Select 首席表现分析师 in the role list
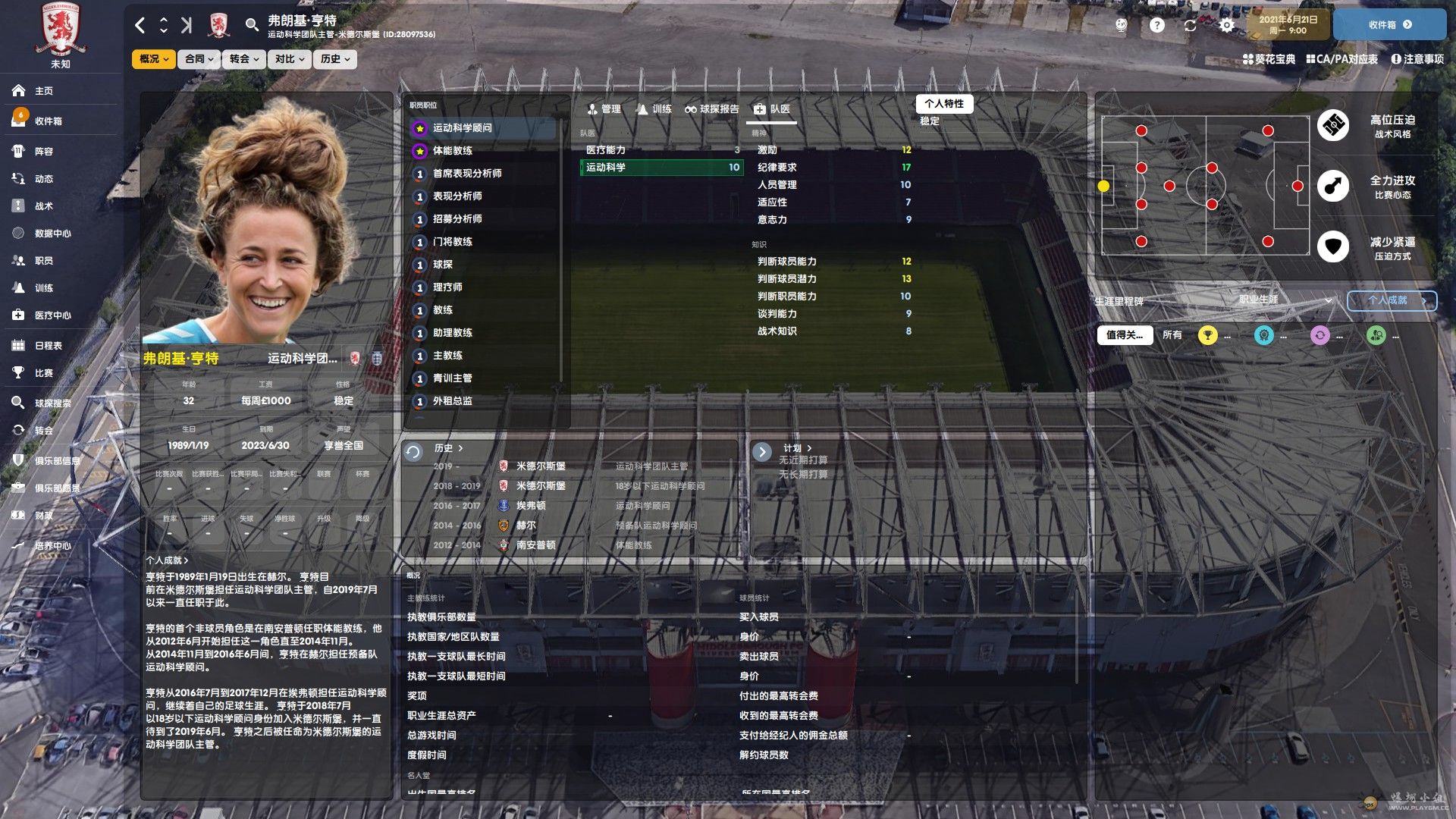The image size is (1456, 819). [467, 174]
